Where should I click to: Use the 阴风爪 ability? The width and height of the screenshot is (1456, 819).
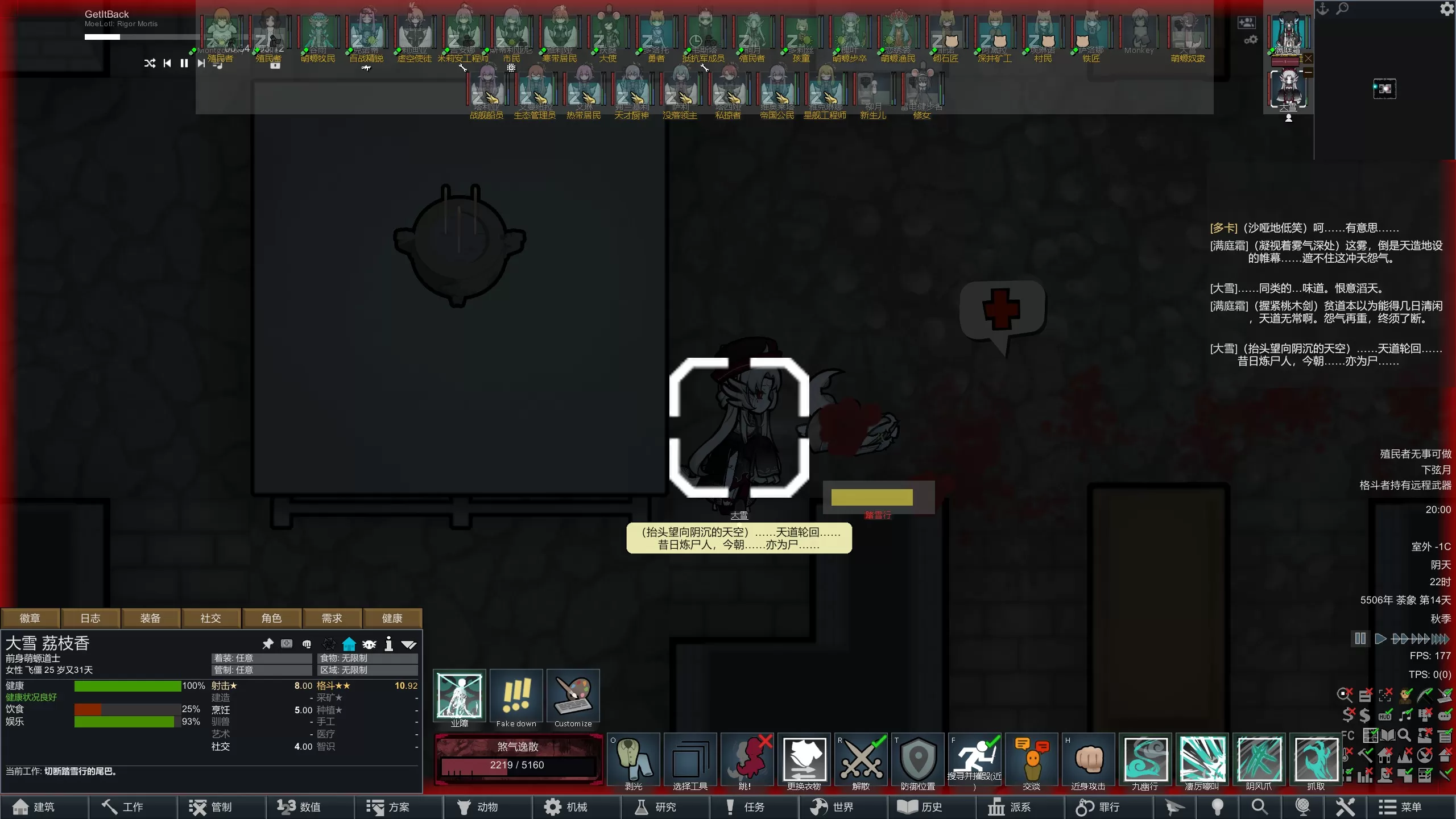click(1259, 760)
